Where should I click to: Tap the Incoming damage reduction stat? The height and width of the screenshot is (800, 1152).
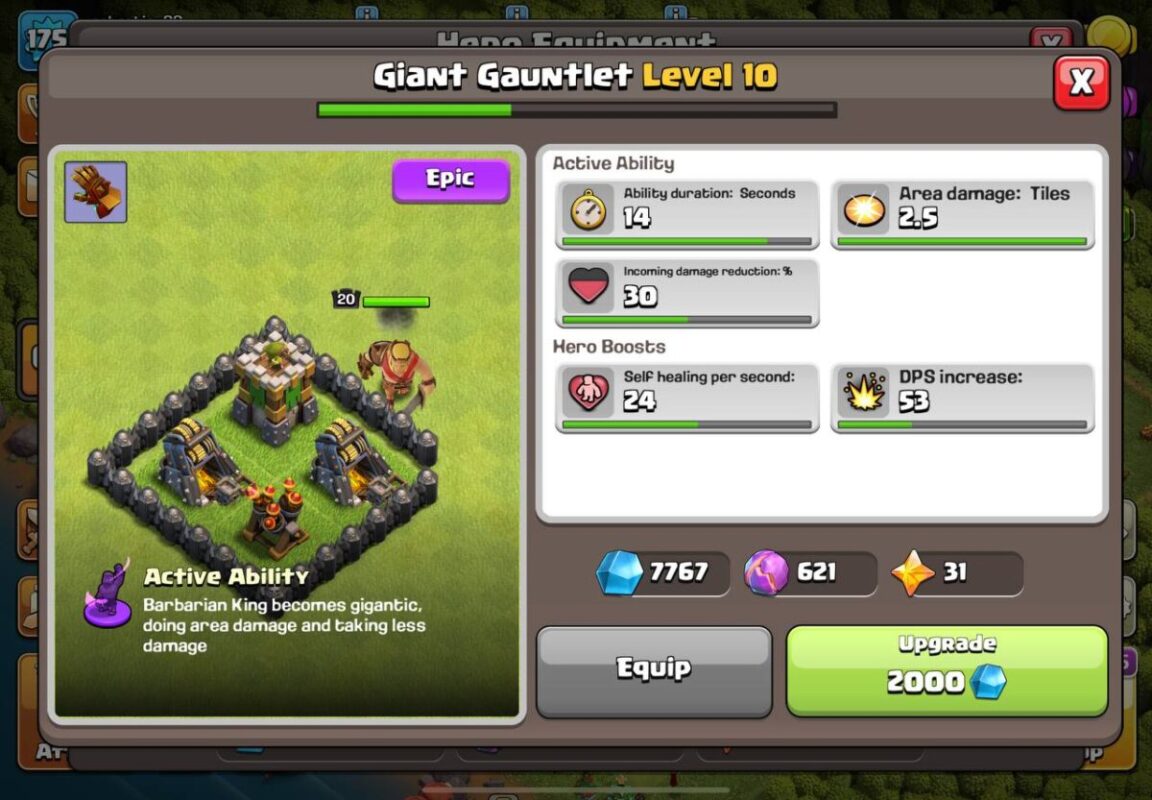[687, 293]
